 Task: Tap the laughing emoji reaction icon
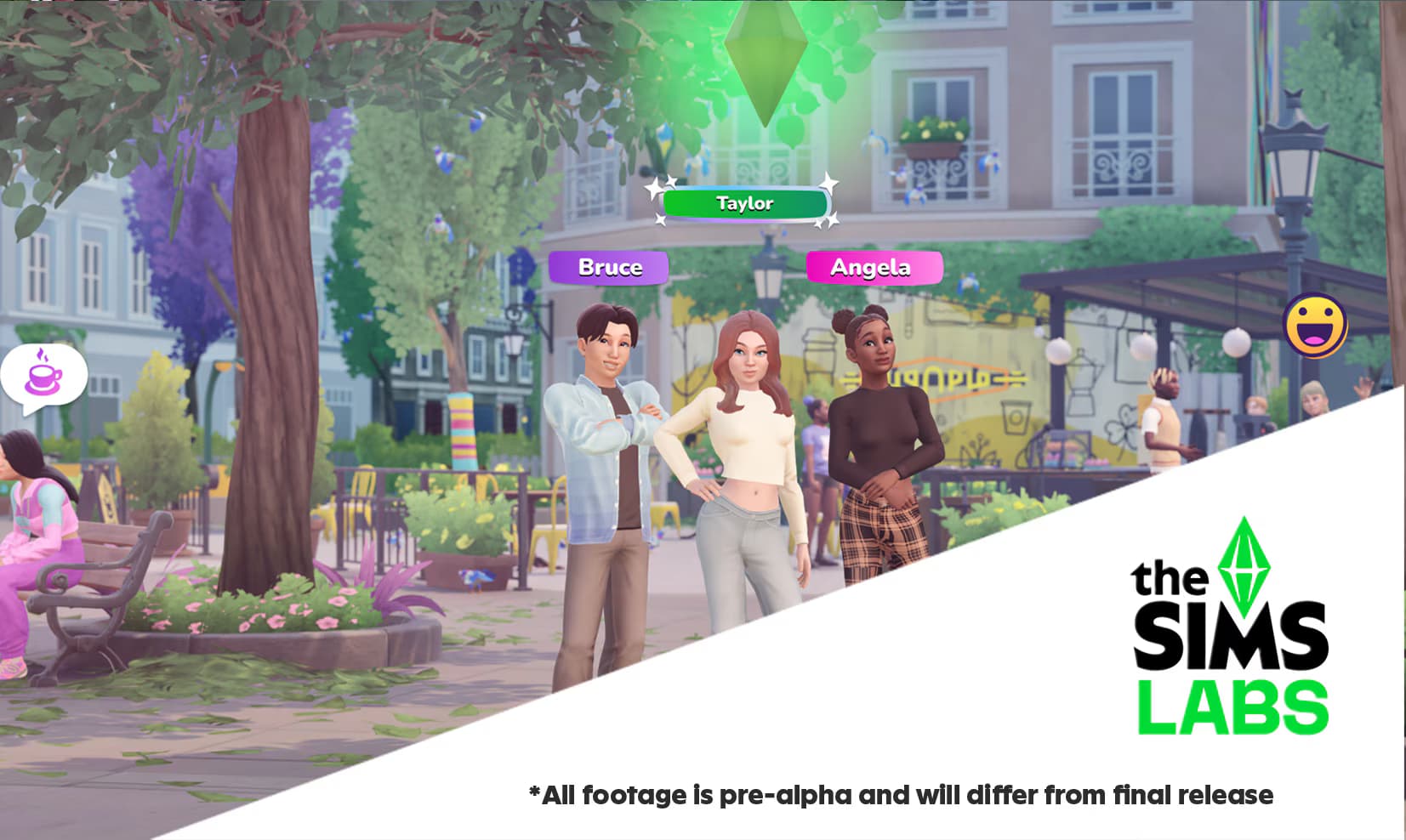tap(1314, 326)
